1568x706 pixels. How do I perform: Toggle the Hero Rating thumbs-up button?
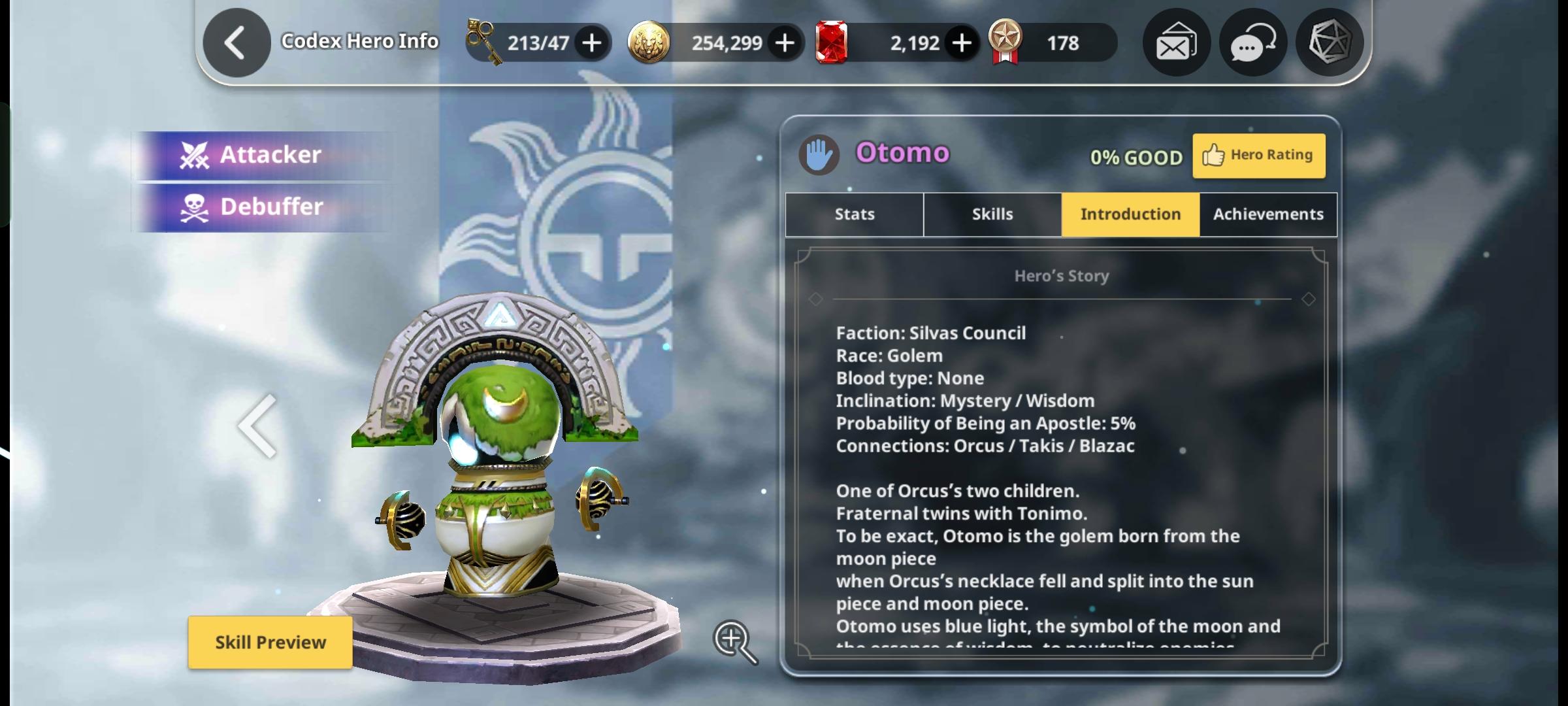[1258, 155]
